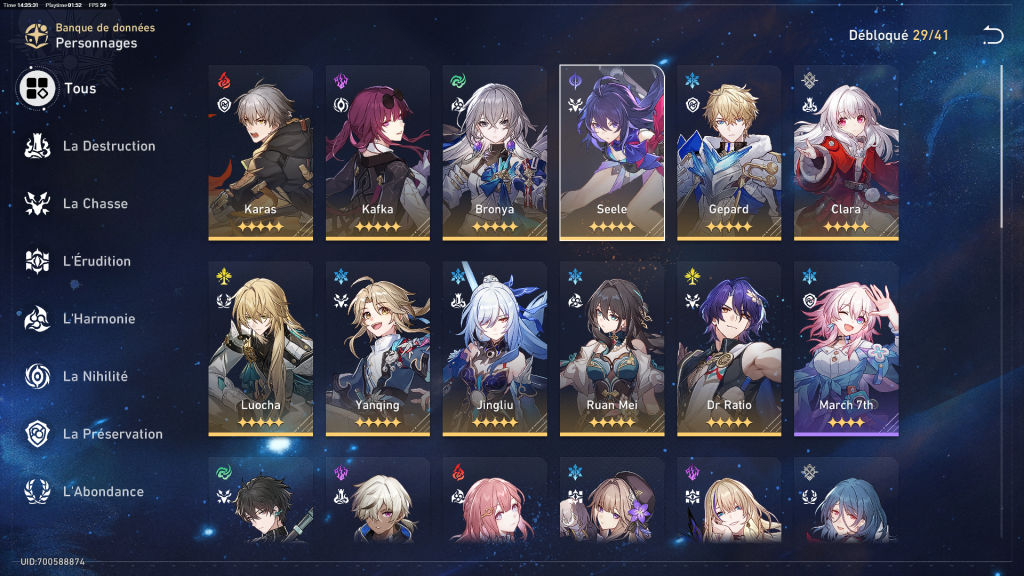Open the March 7th character card
Viewport: 1024px width, 576px height.
pos(845,348)
